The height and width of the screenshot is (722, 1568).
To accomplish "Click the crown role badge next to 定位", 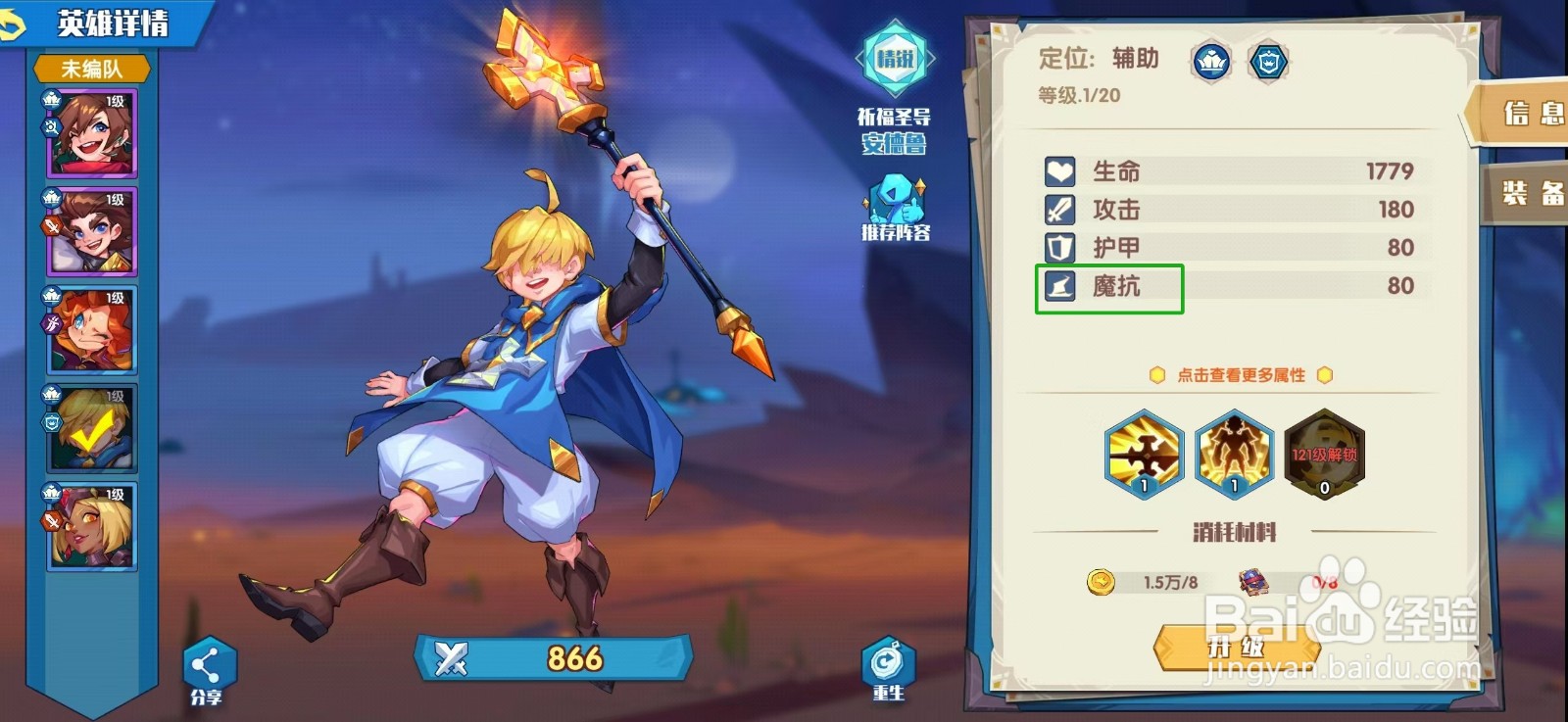I will 1212,59.
